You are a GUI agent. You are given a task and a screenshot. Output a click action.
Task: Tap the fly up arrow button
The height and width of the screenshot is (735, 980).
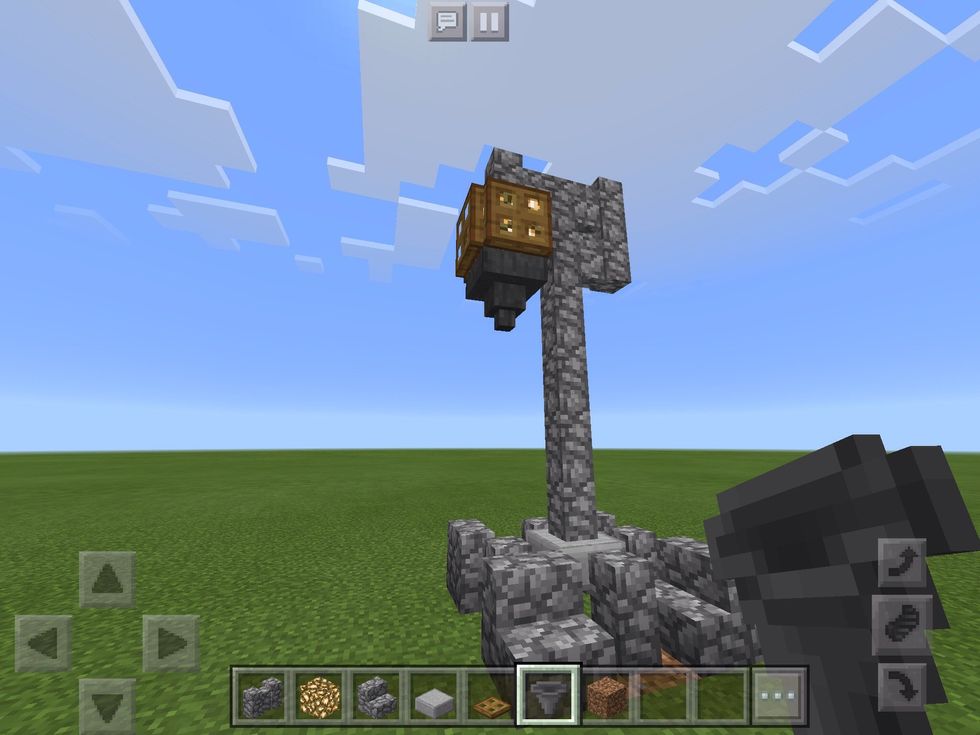(x=902, y=563)
